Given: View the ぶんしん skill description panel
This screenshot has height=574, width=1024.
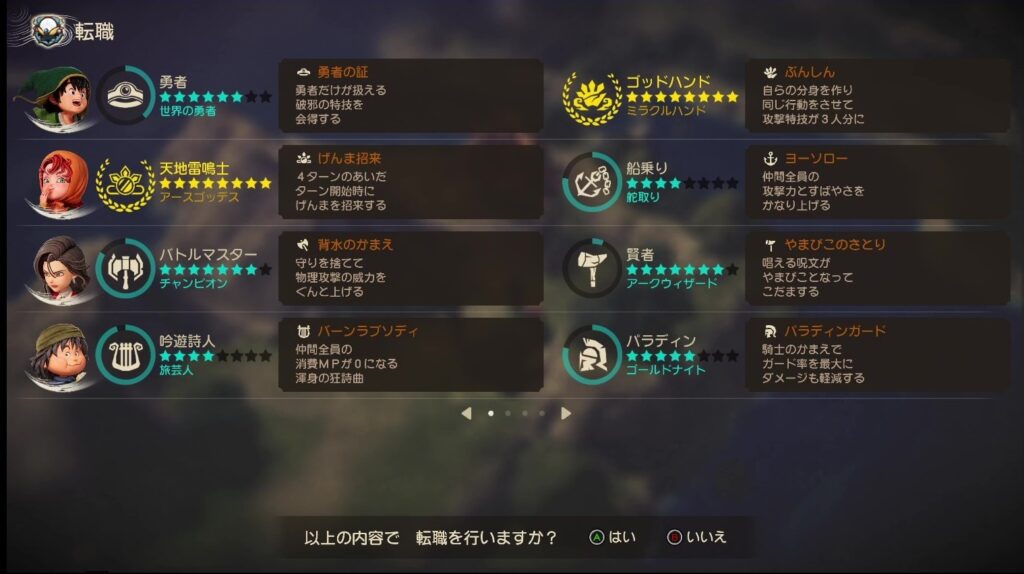Looking at the screenshot, I should (877, 95).
